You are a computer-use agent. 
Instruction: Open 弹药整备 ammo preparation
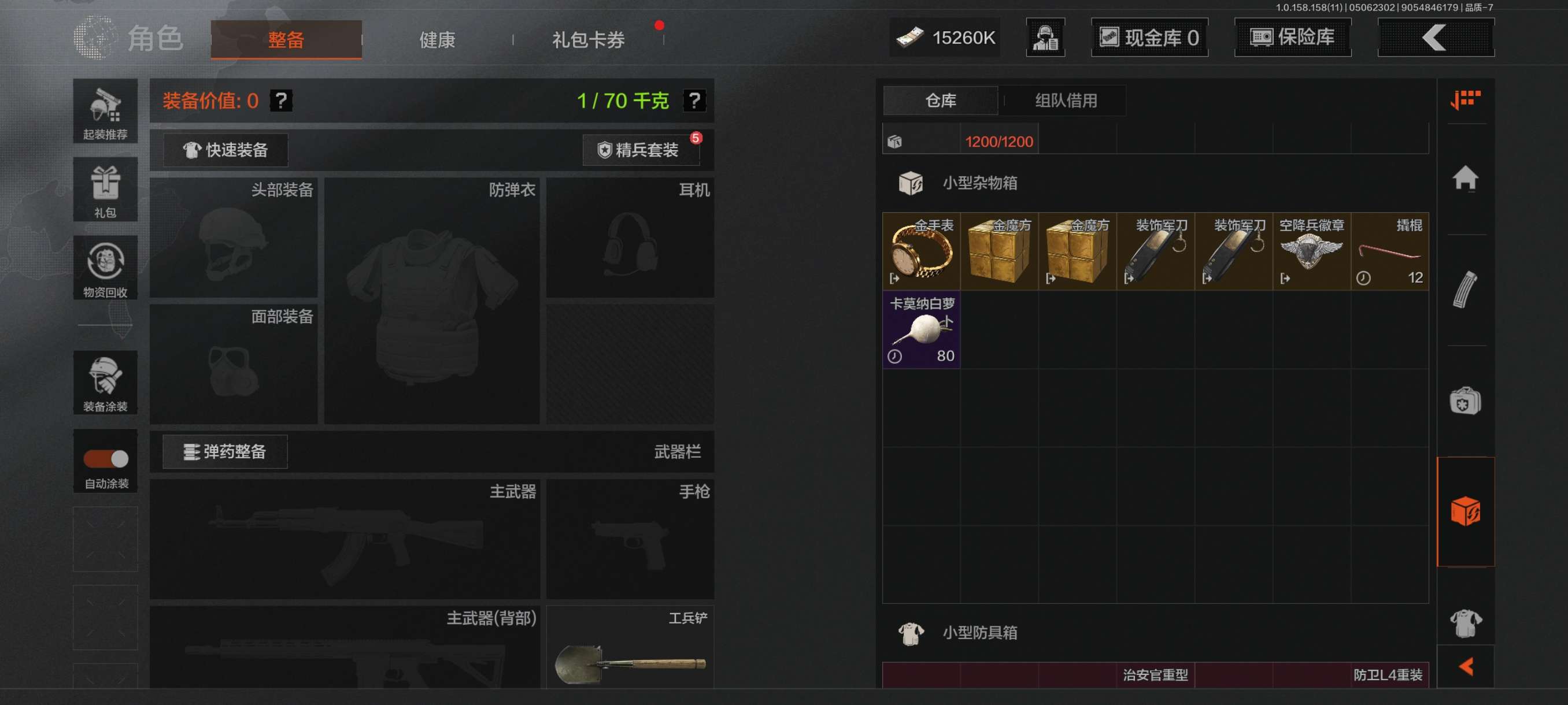point(223,451)
